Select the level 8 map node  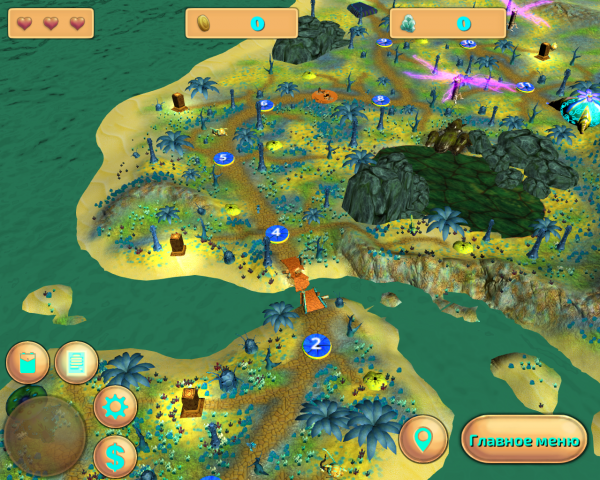[380, 100]
